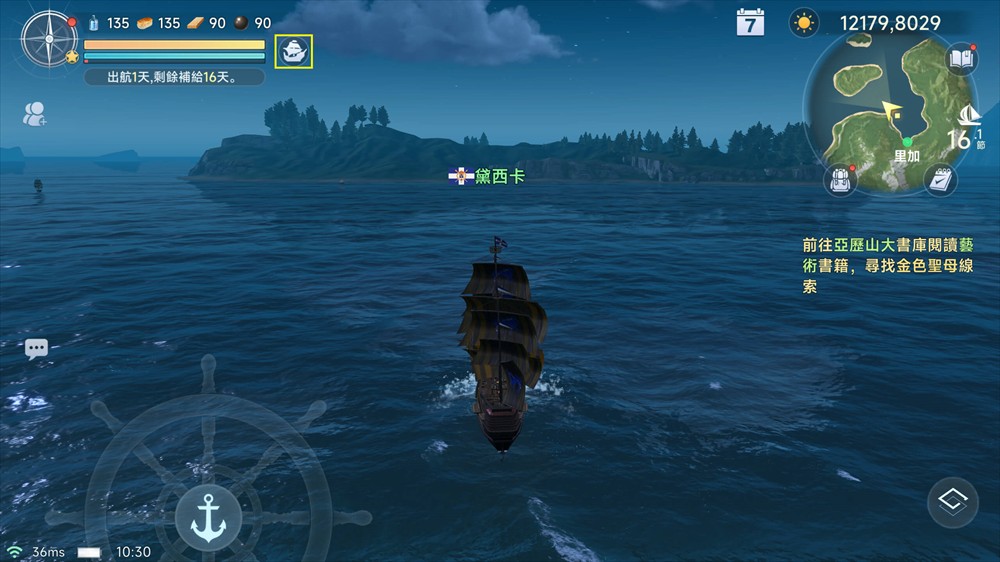This screenshot has height=562, width=1000.
Task: Click the highlighted ship icon
Action: [294, 52]
